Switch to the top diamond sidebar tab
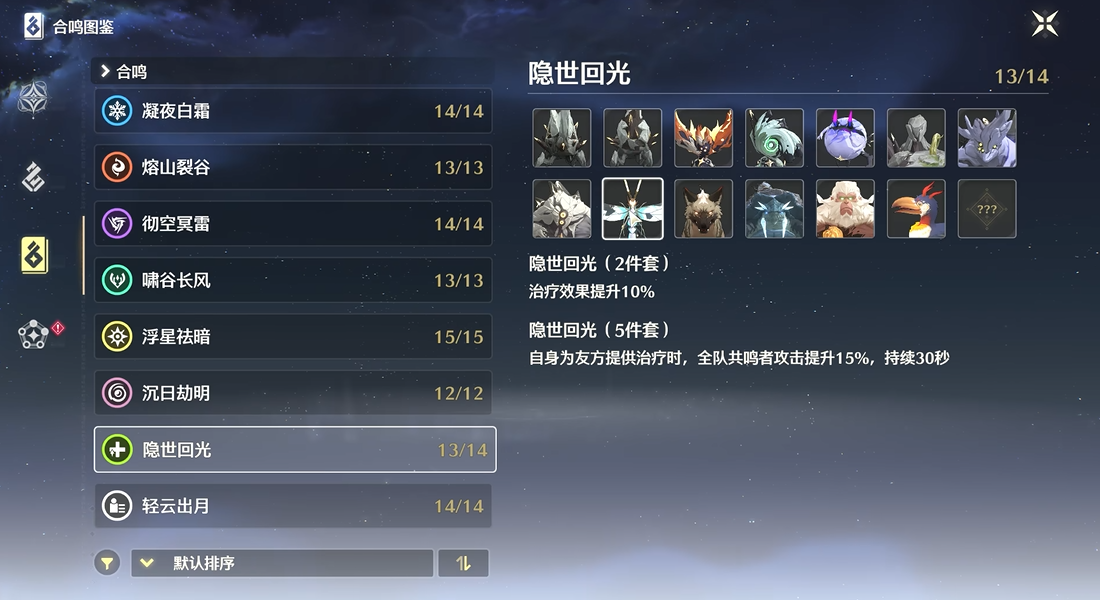 click(x=34, y=98)
